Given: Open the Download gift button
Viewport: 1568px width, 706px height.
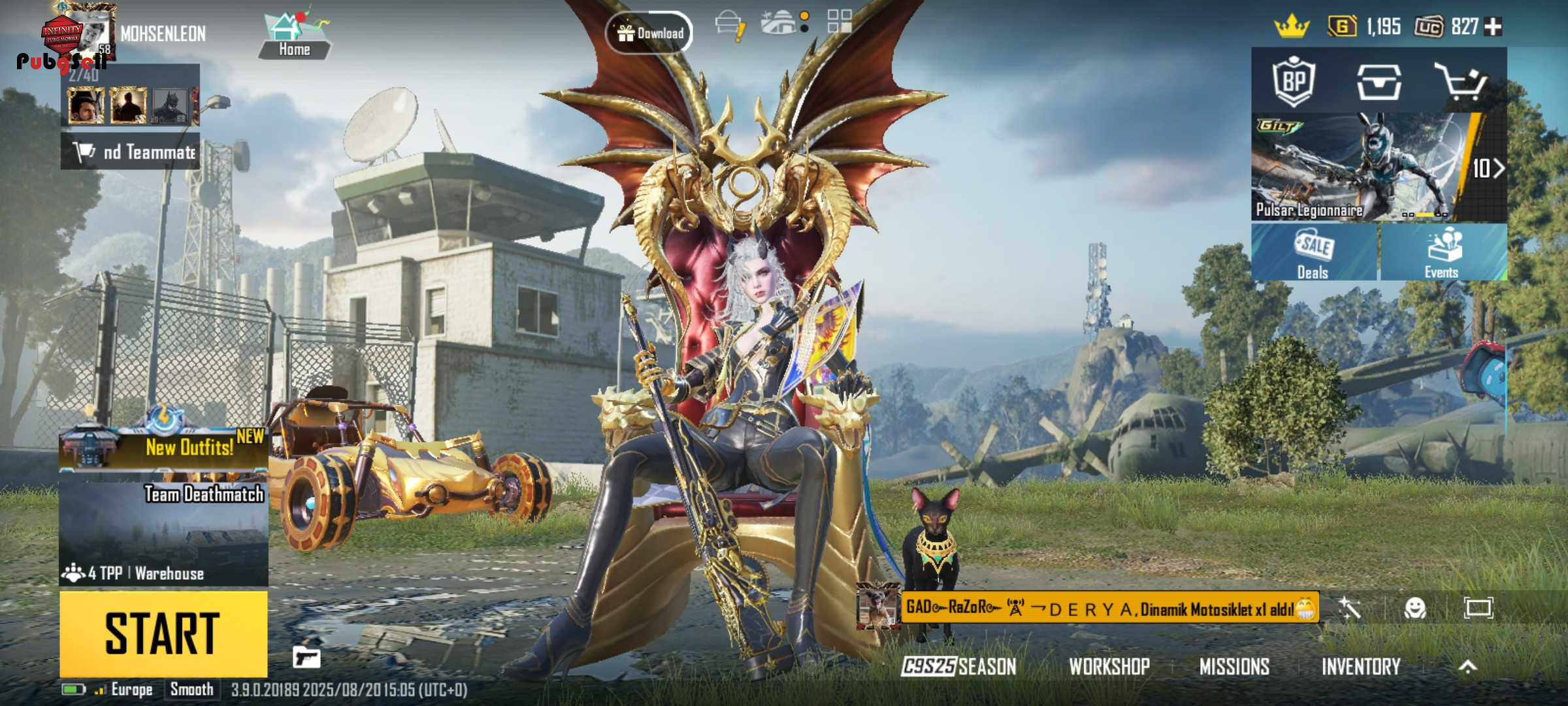Looking at the screenshot, I should 649,33.
